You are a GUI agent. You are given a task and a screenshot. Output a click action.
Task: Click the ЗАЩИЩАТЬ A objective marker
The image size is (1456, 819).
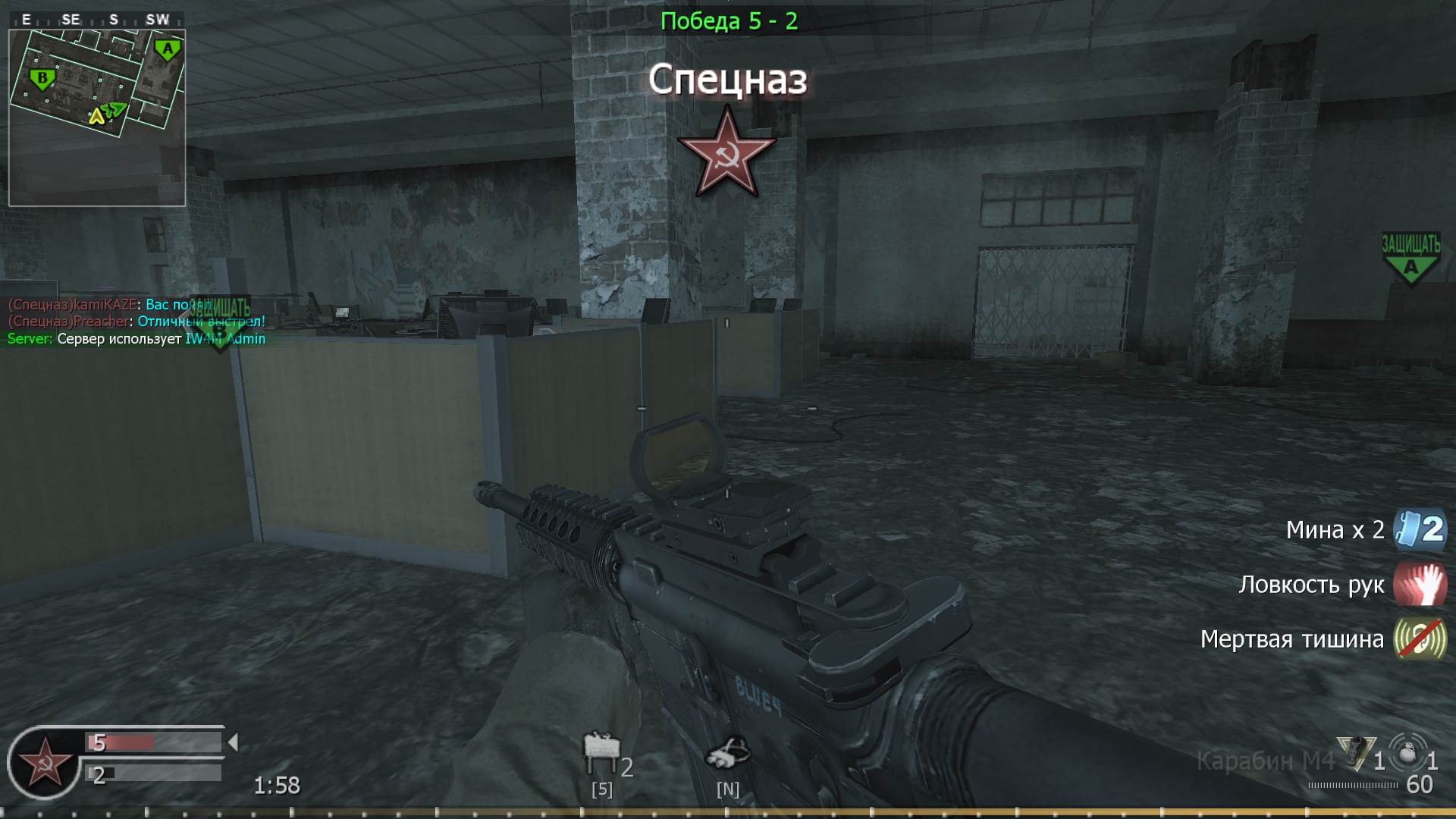tap(1412, 254)
